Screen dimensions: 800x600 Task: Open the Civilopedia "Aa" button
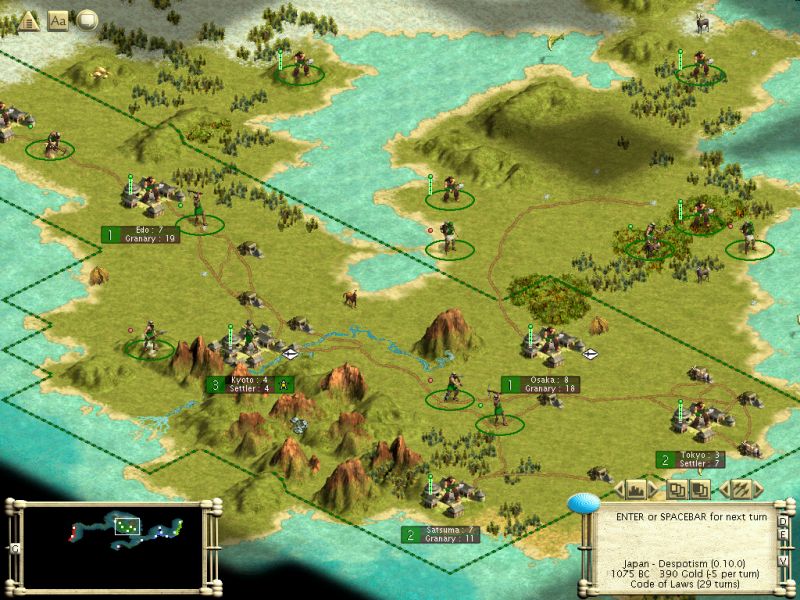point(58,19)
